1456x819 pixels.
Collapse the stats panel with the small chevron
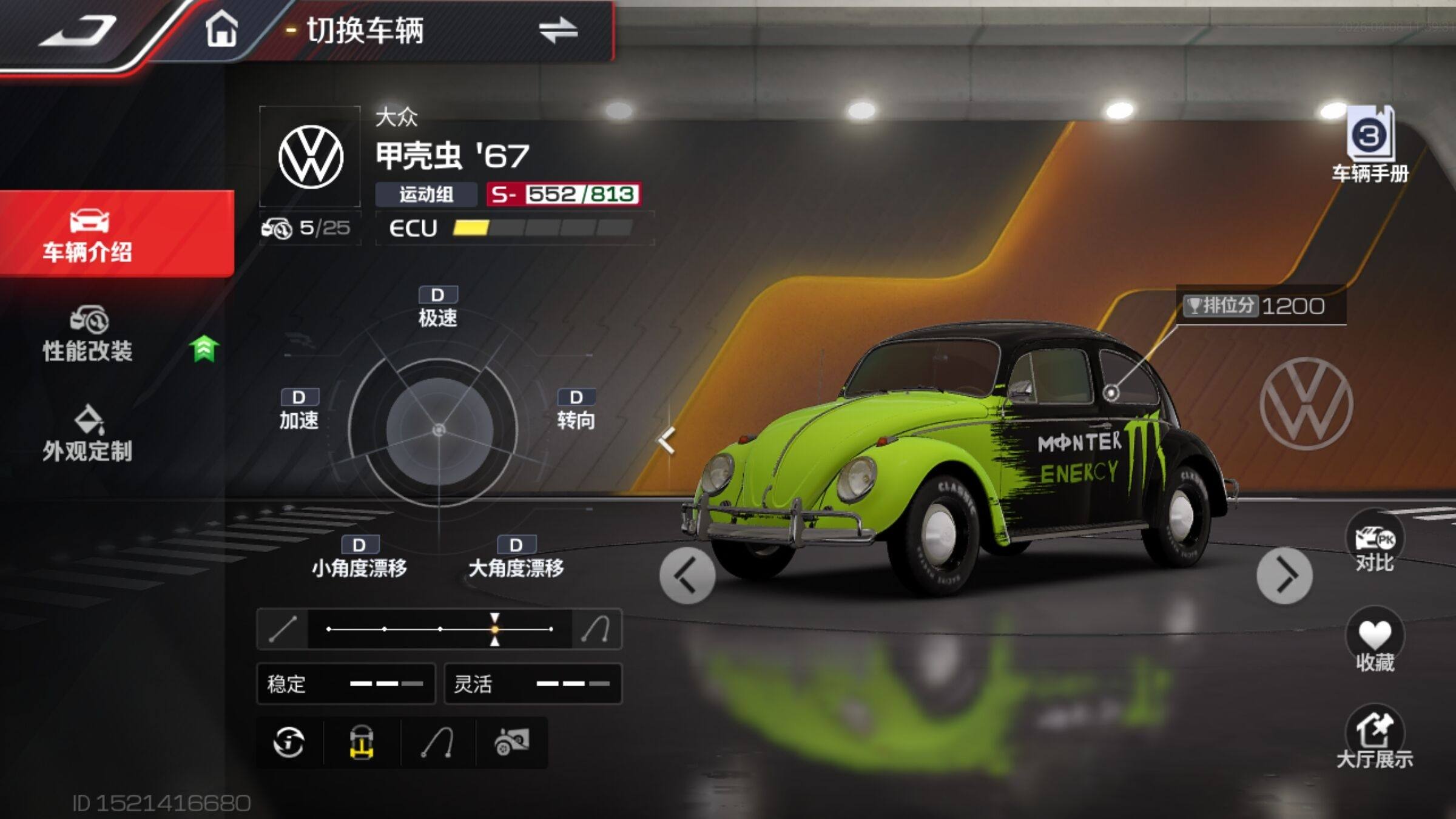[x=667, y=440]
